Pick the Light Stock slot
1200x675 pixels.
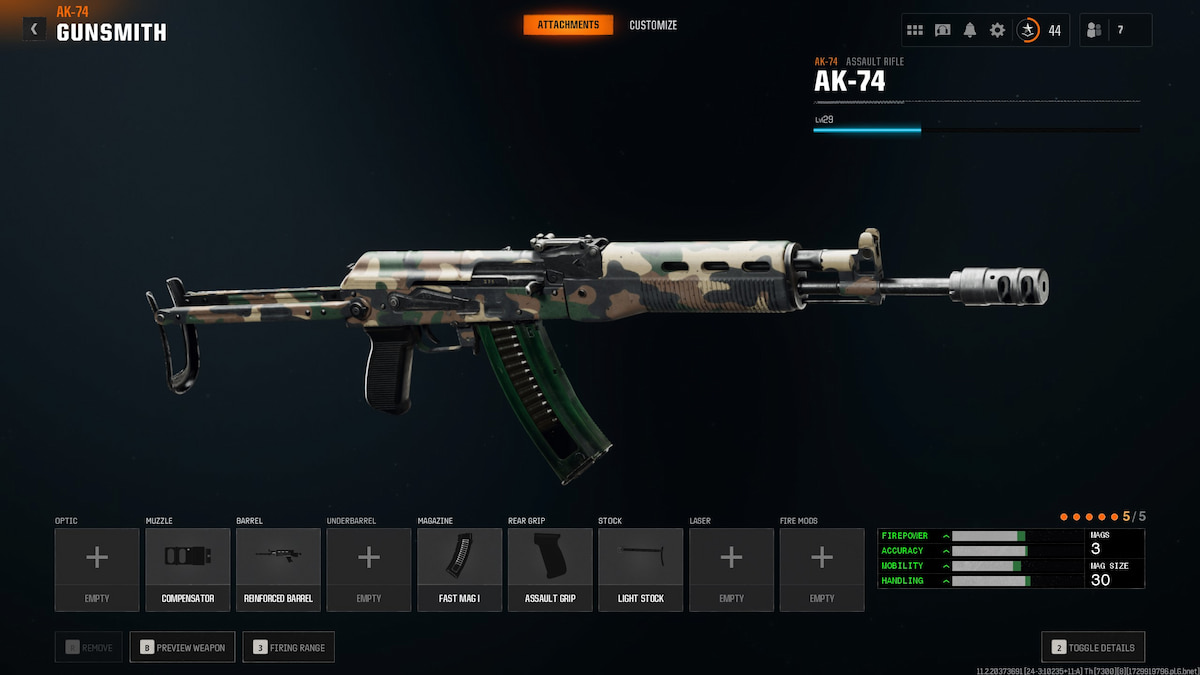pos(641,569)
